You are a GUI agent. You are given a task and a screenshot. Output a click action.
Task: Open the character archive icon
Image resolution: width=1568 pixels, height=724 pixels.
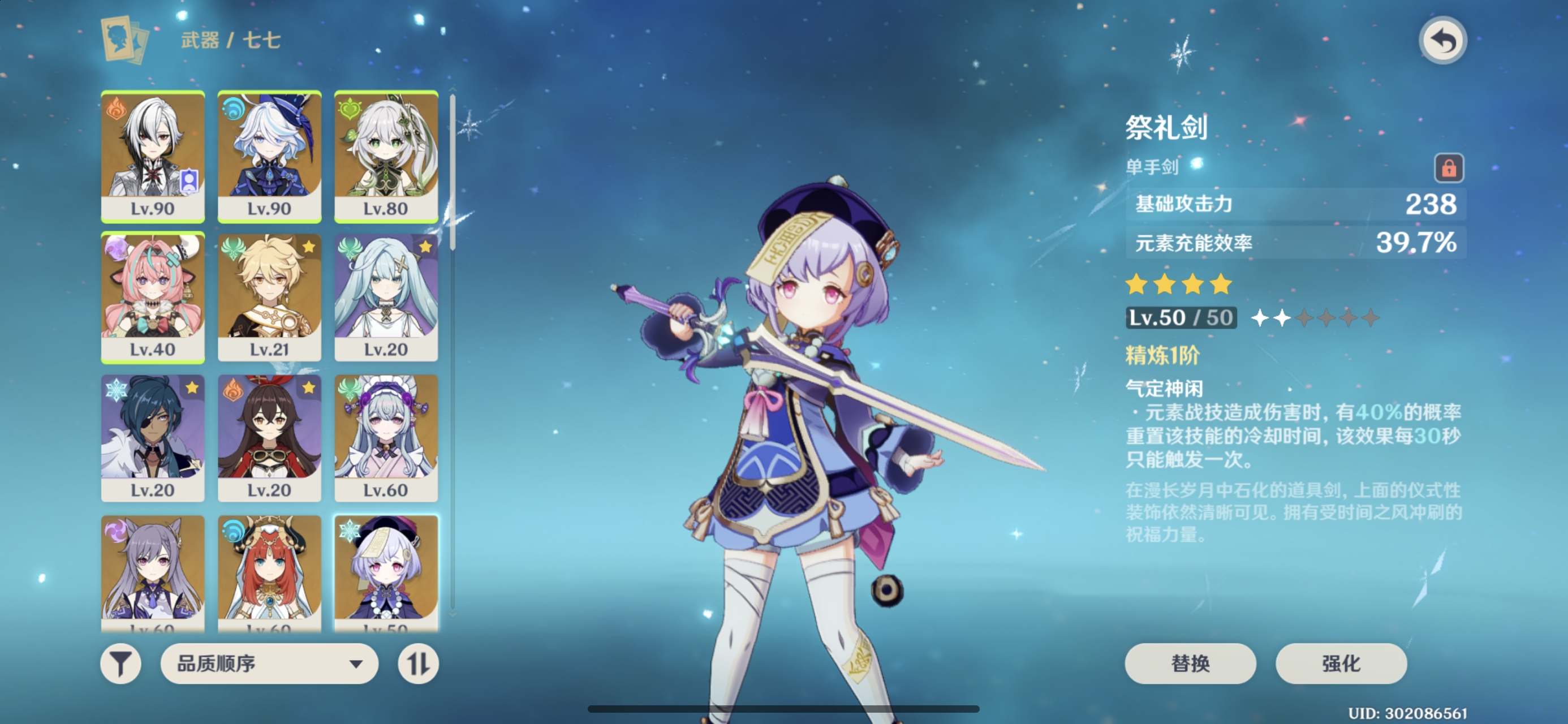pyautogui.click(x=124, y=40)
